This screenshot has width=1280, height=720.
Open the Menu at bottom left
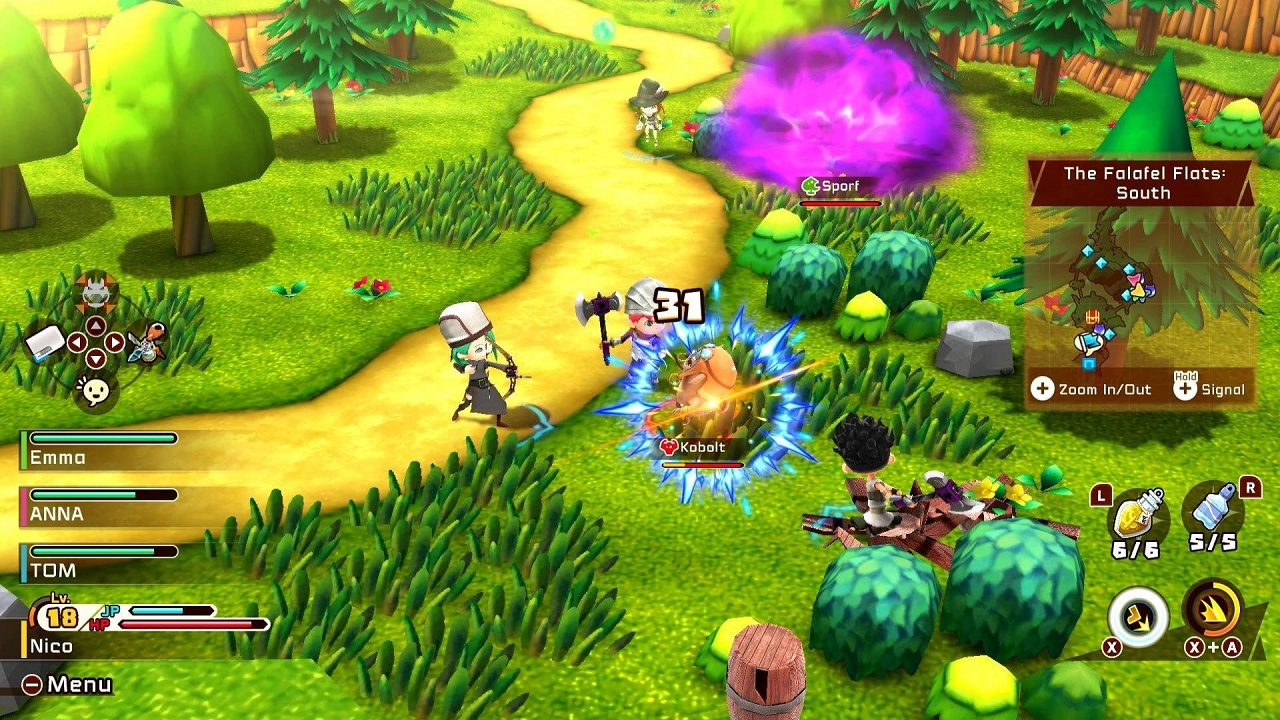[68, 685]
